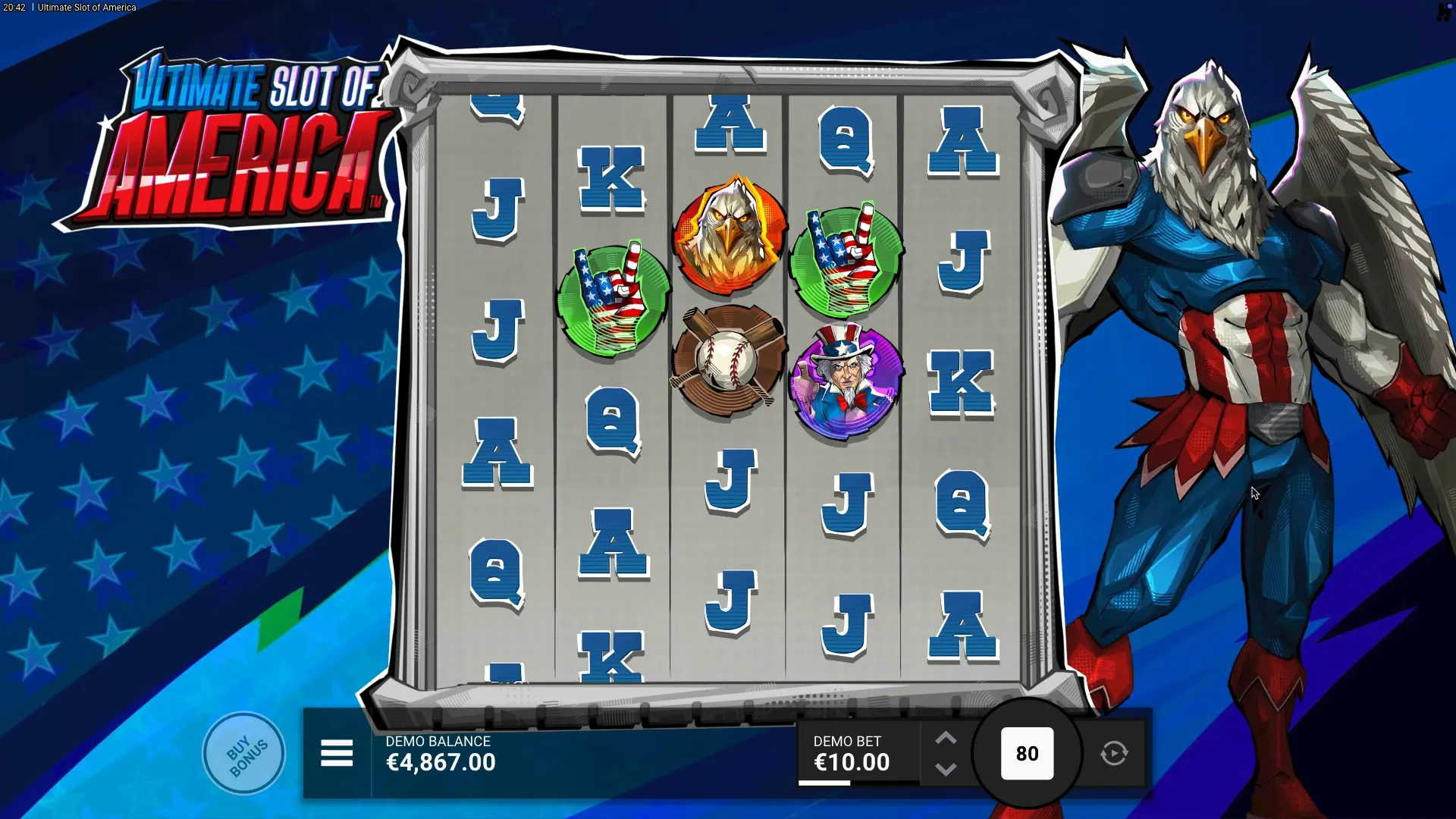Viewport: 1456px width, 819px height.
Task: Click the spin button showing 80
Action: (x=1027, y=754)
